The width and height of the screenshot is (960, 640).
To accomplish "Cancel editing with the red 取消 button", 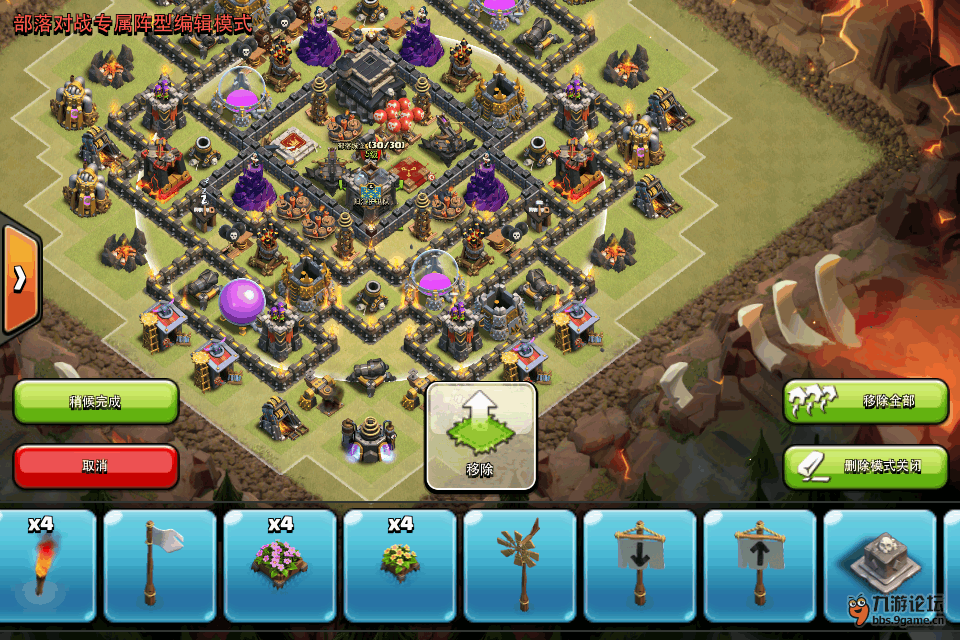I will coord(96,466).
